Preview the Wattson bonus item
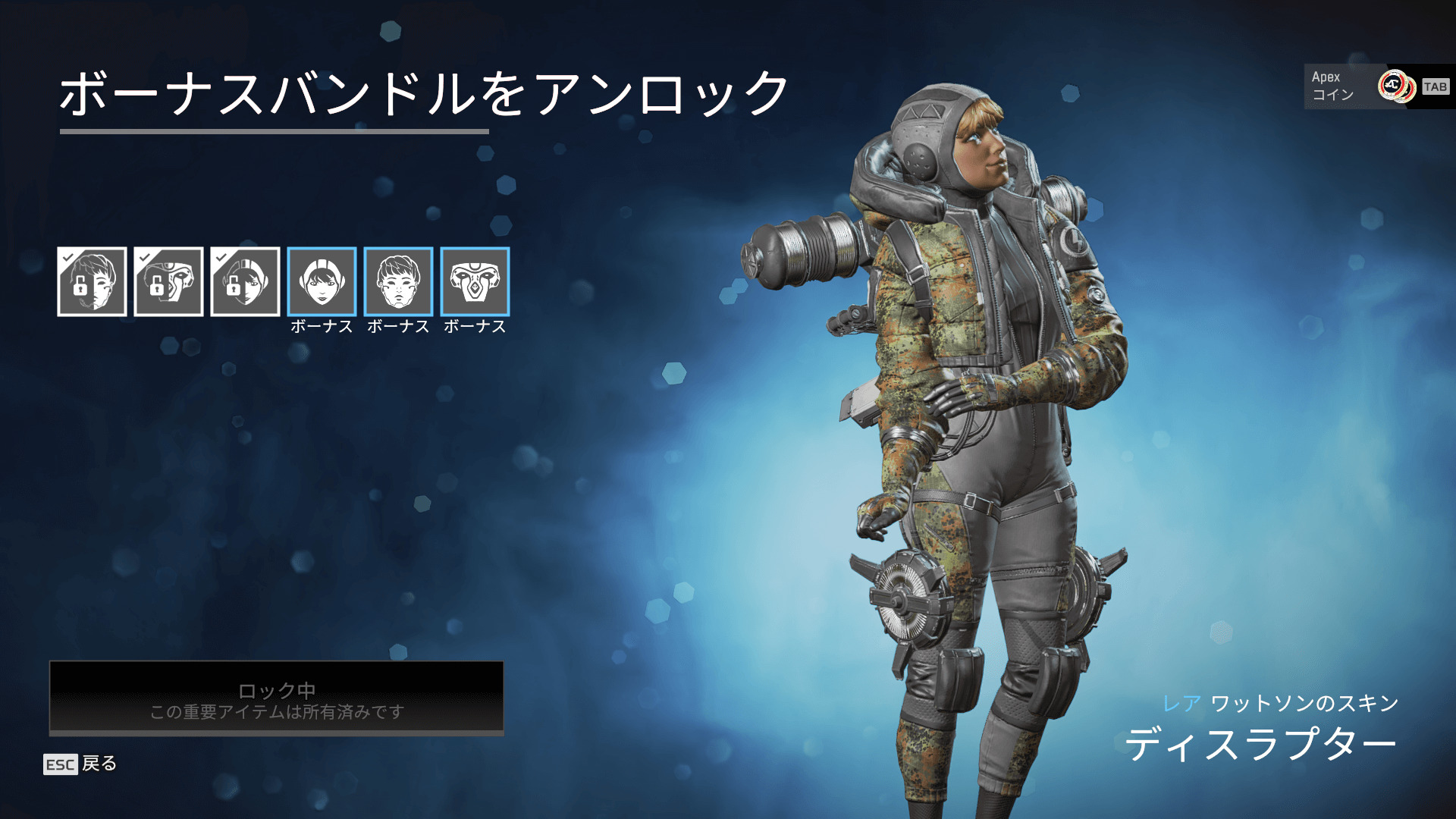Image resolution: width=1456 pixels, height=819 pixels. click(322, 281)
